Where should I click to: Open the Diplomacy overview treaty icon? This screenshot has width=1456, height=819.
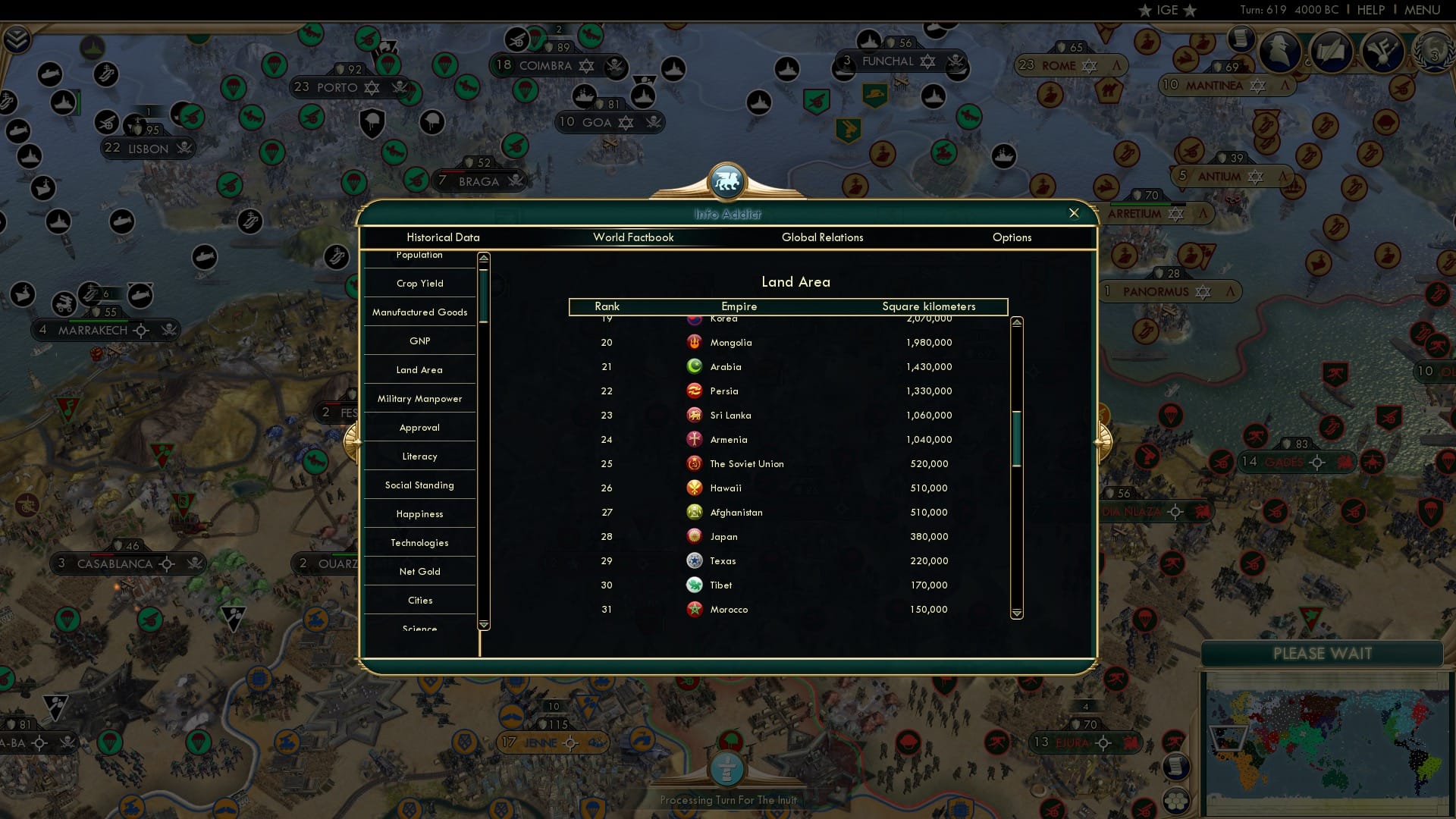click(1332, 51)
